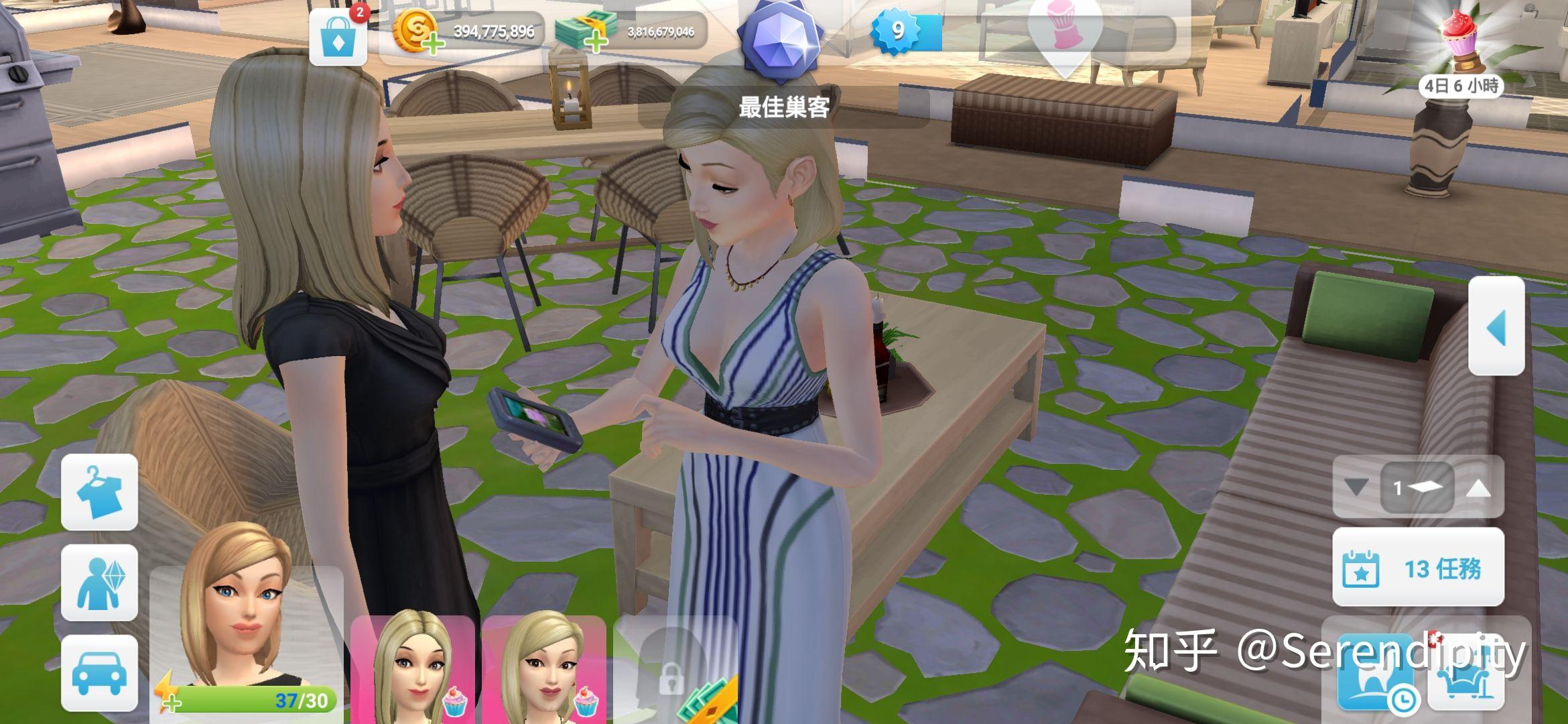Viewport: 1568px width, 724px height.
Task: Tap the locked Sim slot with padlock
Action: [x=670, y=677]
